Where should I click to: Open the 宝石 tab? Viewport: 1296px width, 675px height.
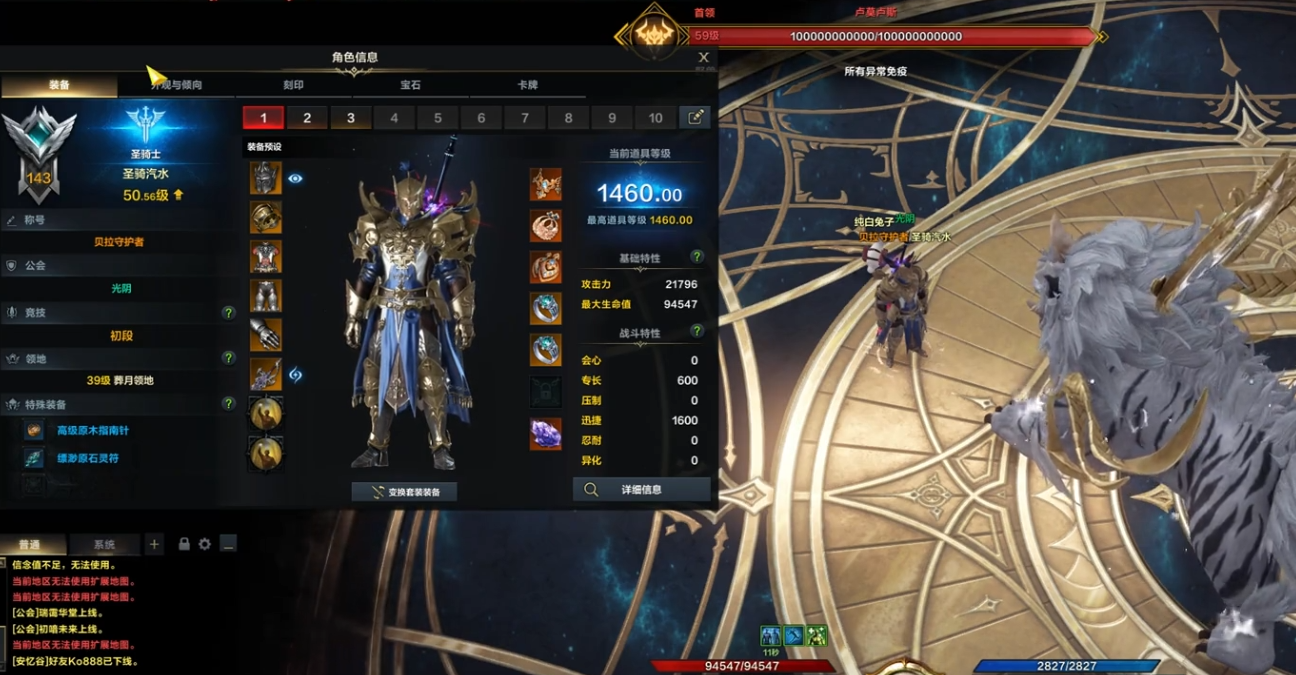[x=410, y=85]
